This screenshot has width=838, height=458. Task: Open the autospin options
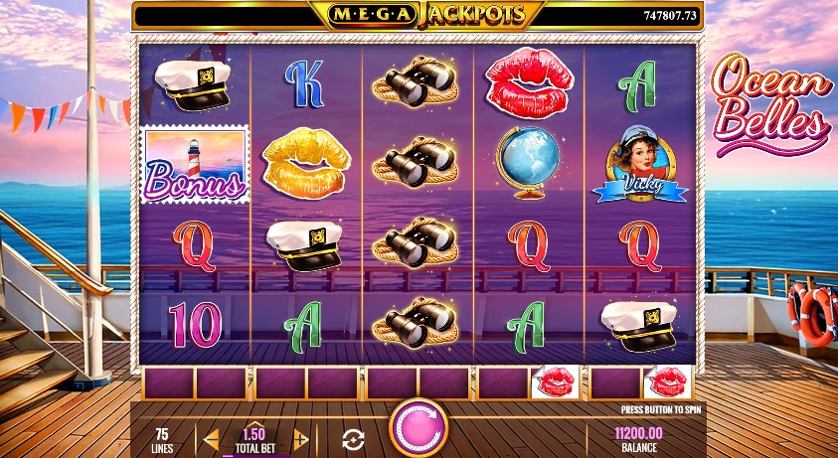352,437
